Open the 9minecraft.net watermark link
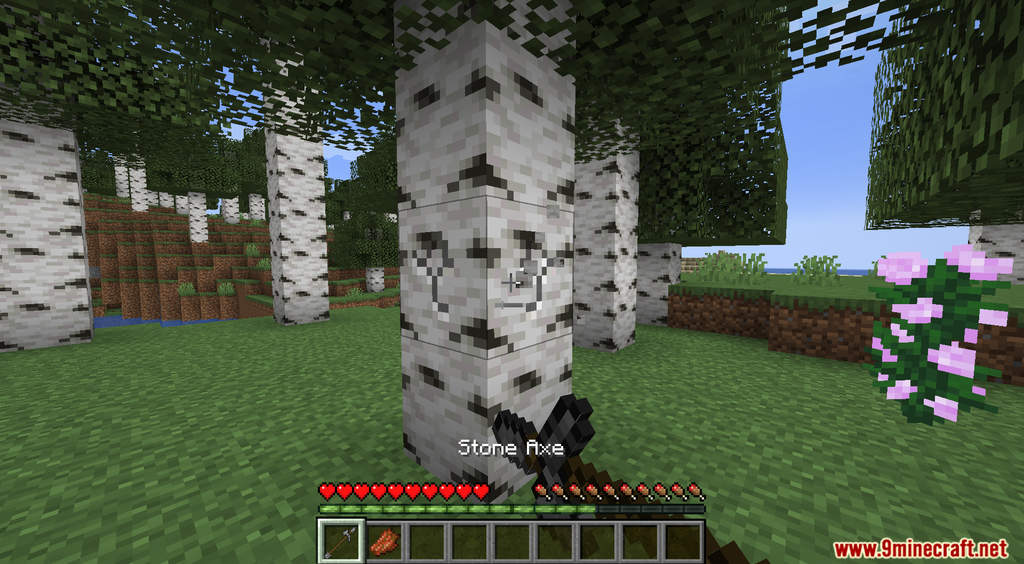 point(919,549)
